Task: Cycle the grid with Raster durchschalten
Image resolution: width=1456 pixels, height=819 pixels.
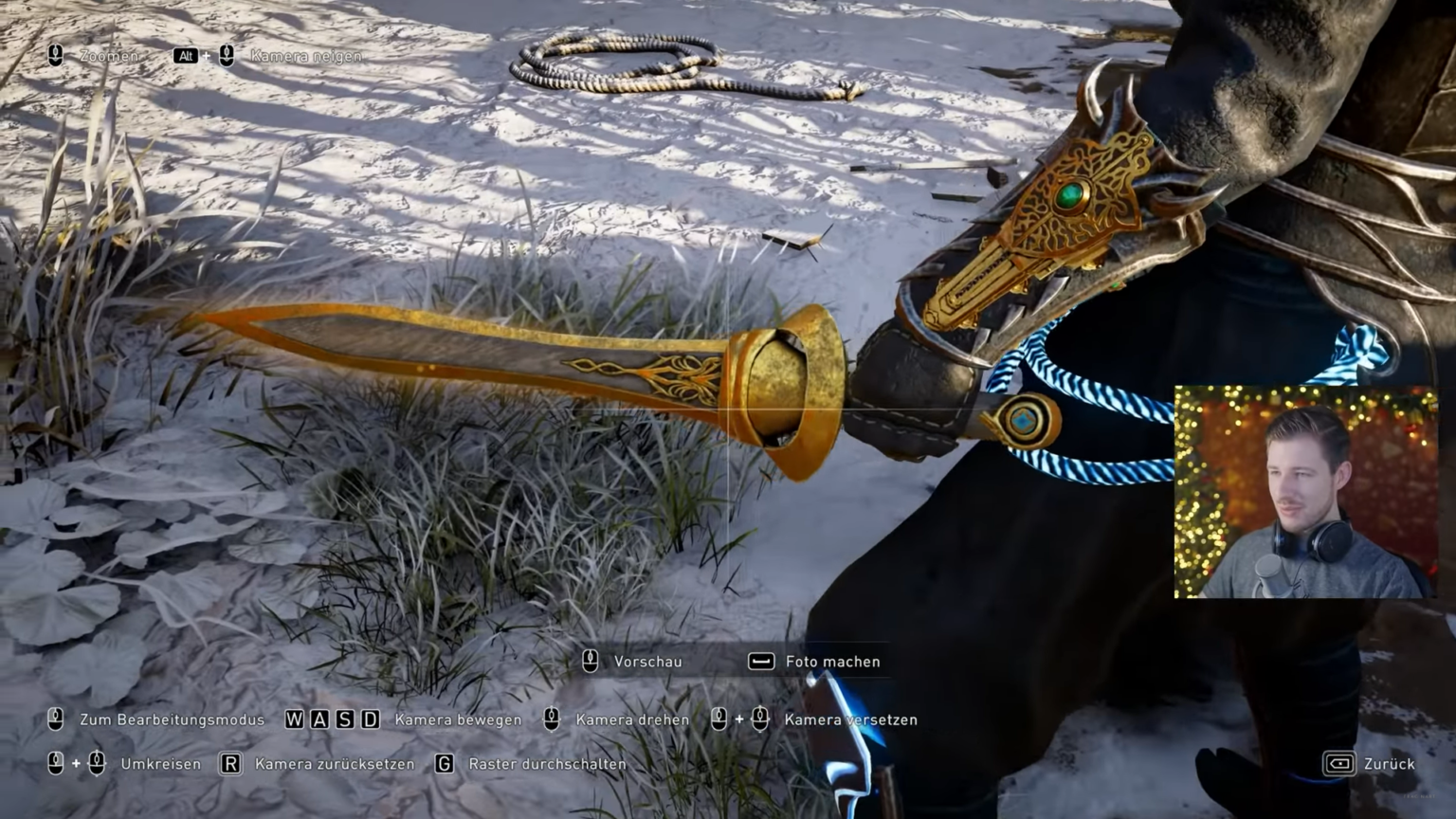Action: pos(533,764)
